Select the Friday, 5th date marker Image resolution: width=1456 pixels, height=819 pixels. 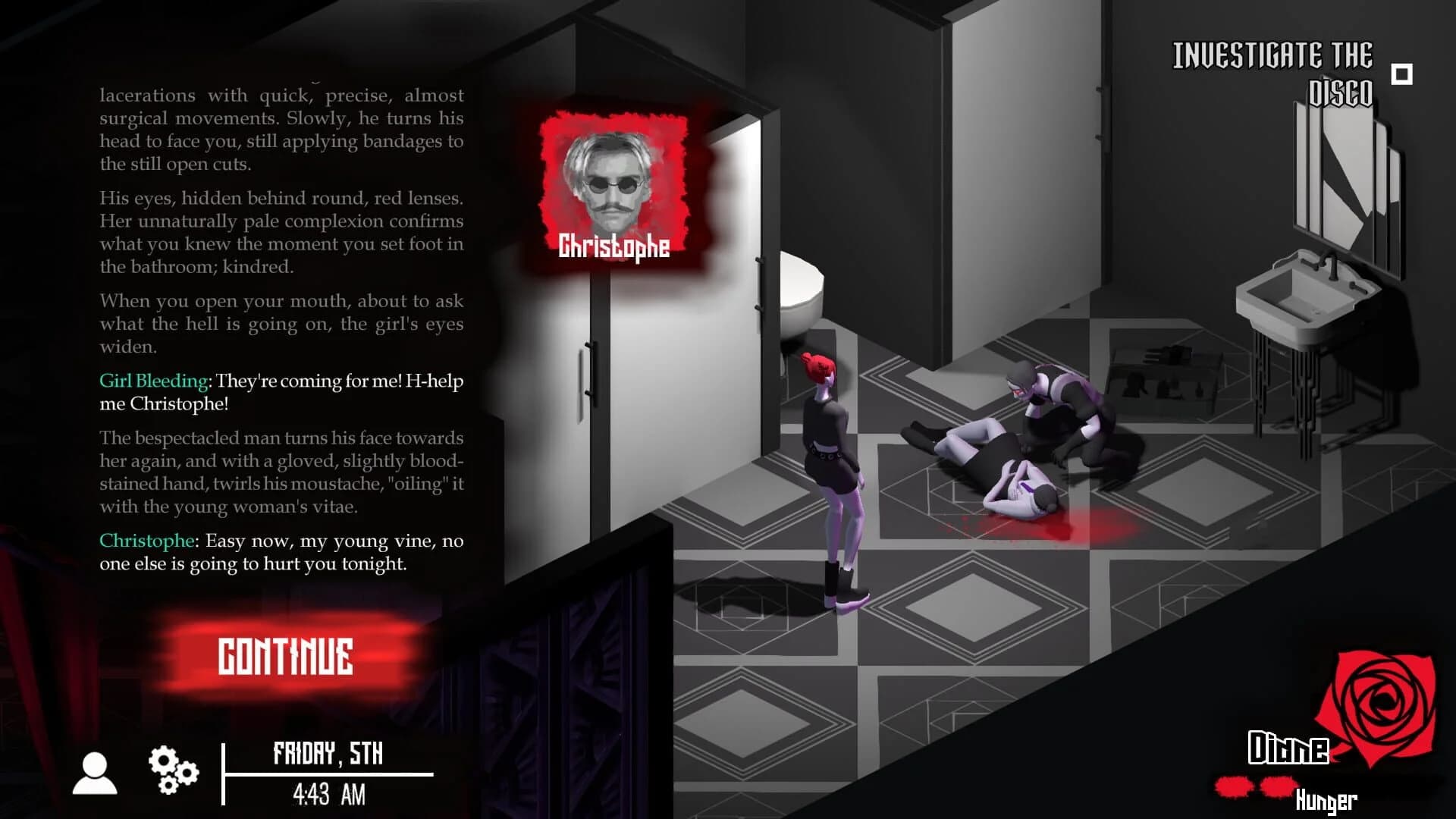(x=329, y=754)
